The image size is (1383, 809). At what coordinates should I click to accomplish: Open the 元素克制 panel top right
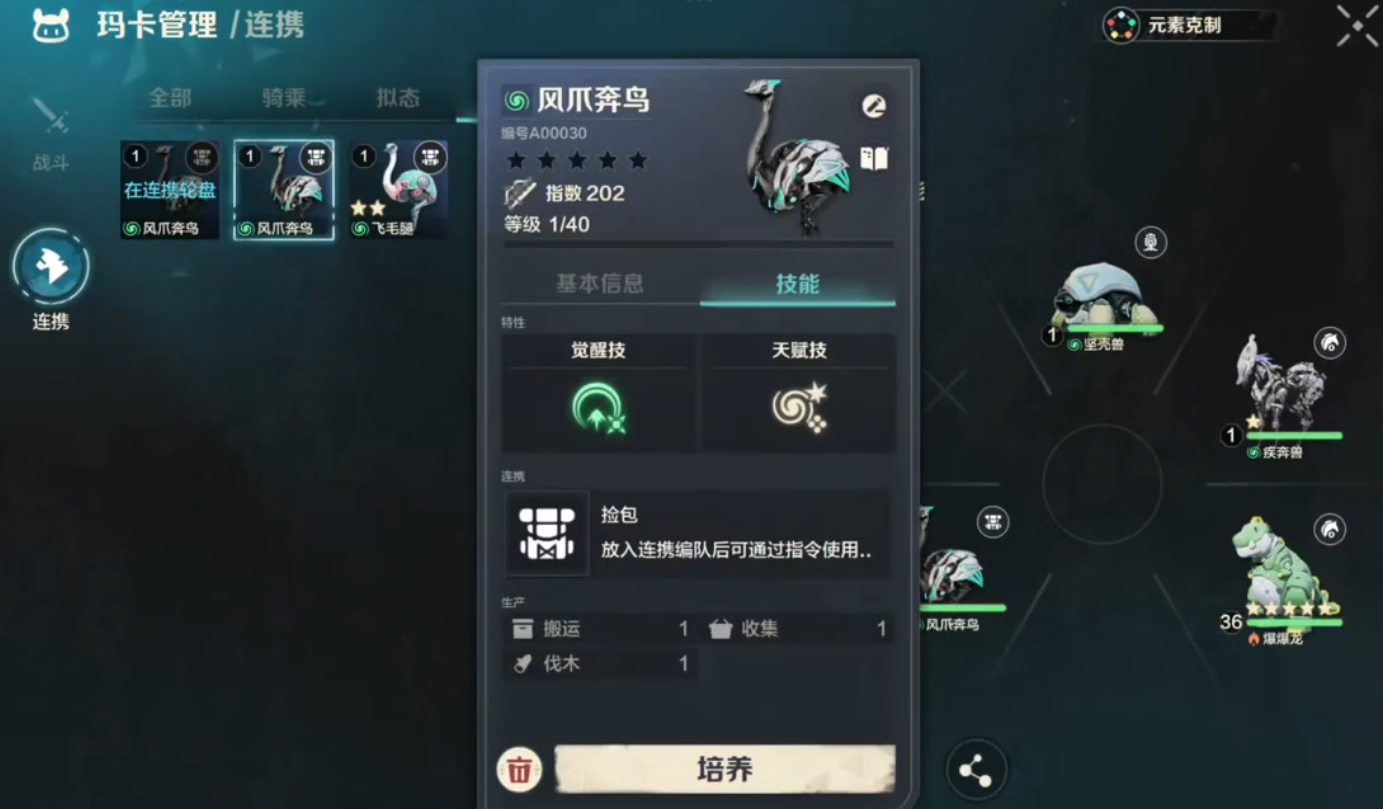click(1185, 25)
